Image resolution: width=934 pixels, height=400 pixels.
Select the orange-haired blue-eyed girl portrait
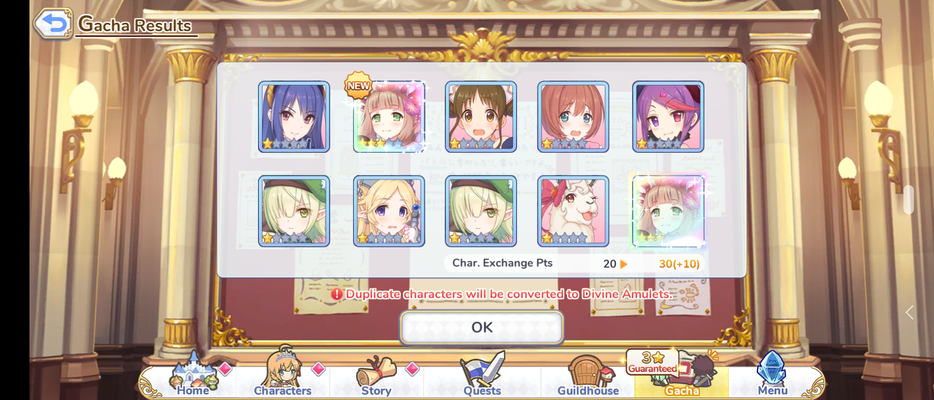point(573,117)
